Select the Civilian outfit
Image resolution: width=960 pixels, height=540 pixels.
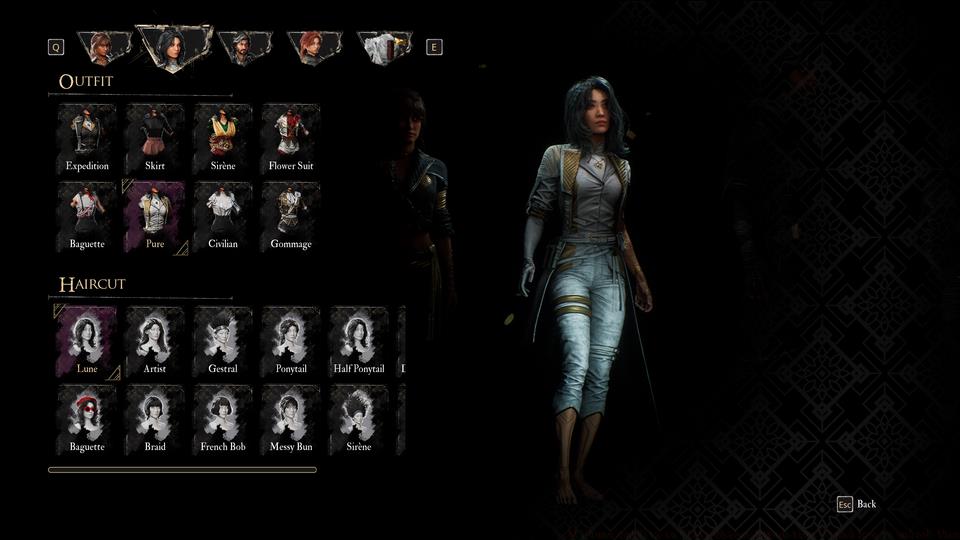[223, 216]
